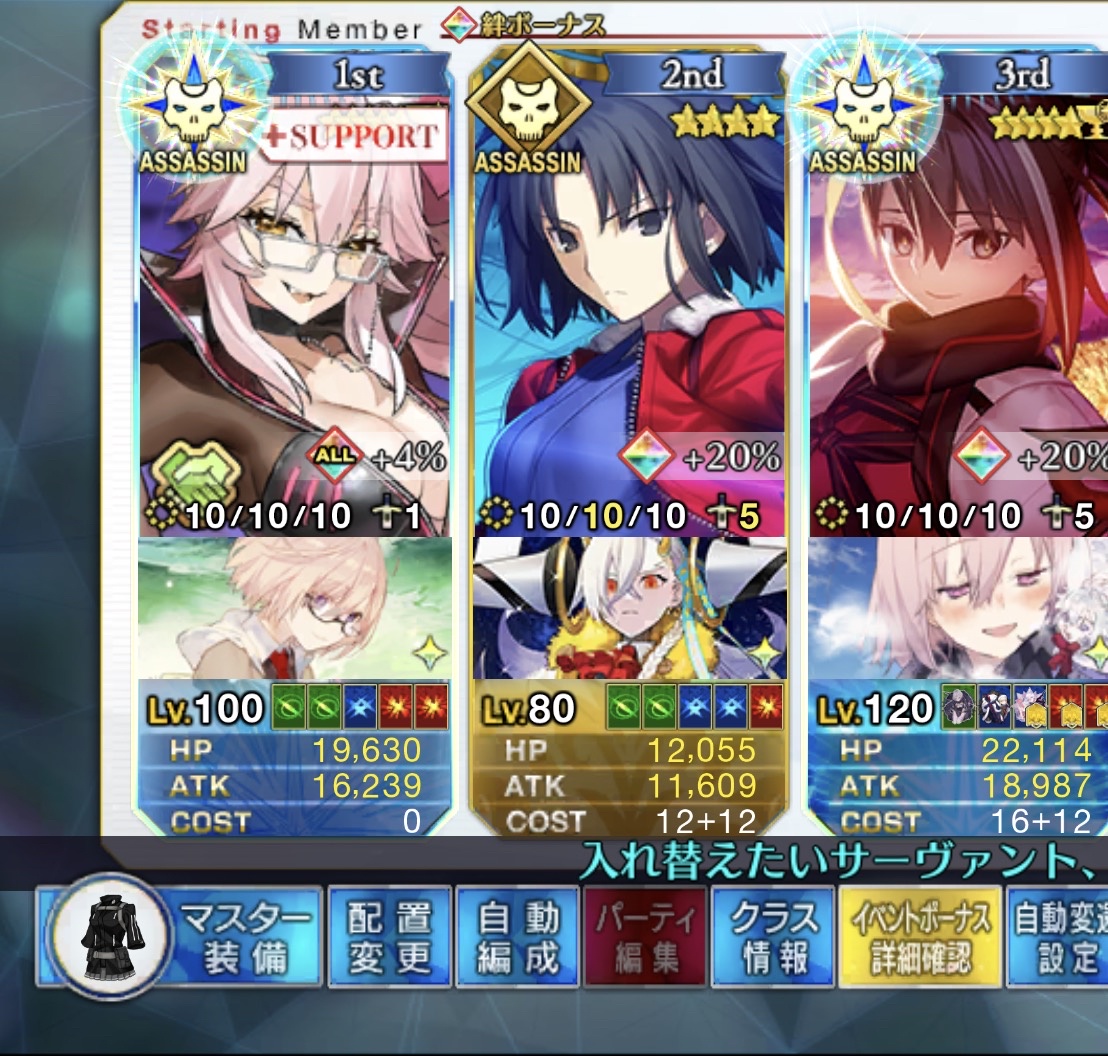Open the マスター装備 master equipment button
This screenshot has width=1108, height=1056.
point(180,935)
